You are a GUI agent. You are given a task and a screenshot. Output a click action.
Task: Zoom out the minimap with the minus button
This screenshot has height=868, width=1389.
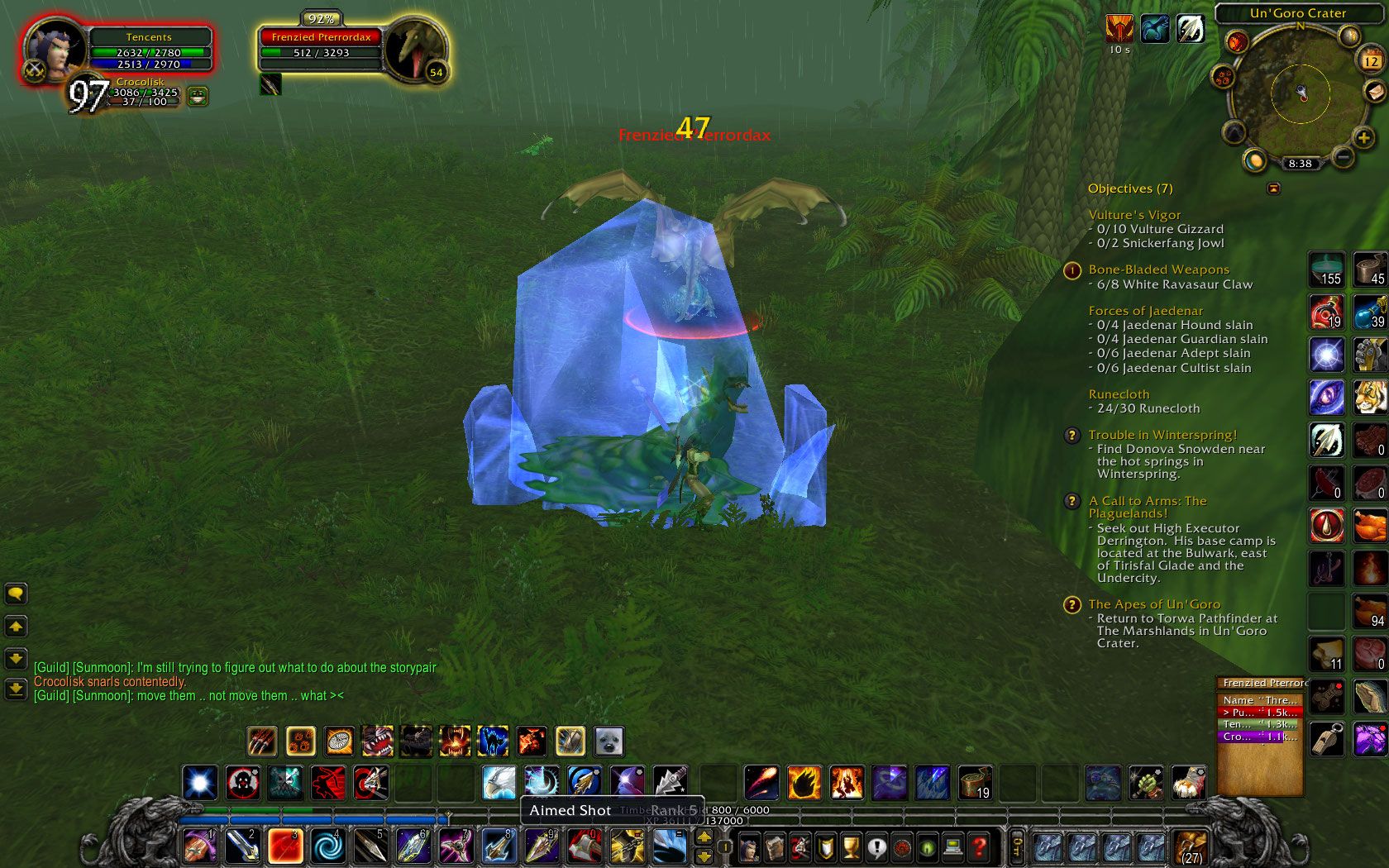[1343, 156]
